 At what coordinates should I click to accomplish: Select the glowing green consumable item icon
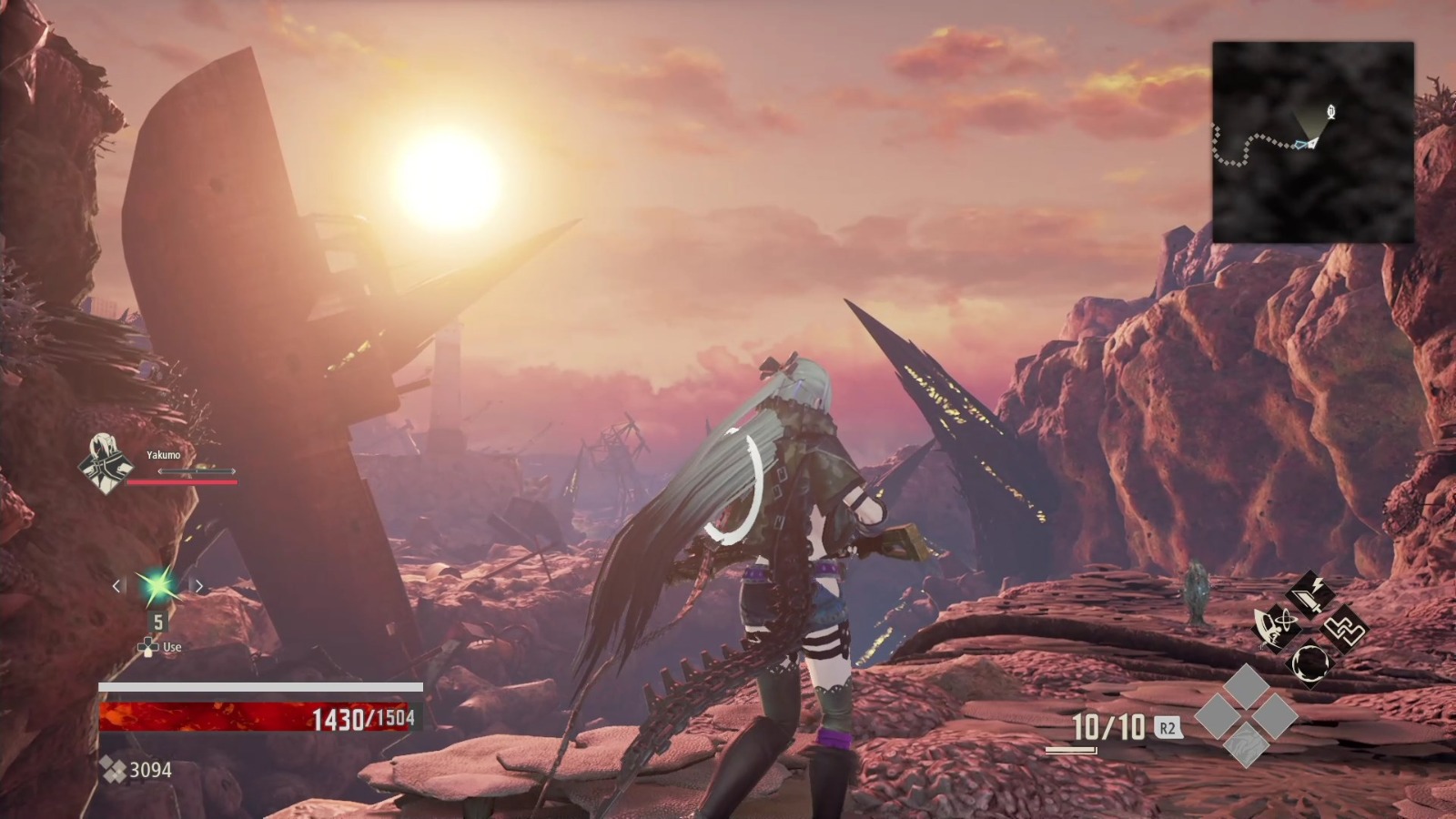[157, 587]
